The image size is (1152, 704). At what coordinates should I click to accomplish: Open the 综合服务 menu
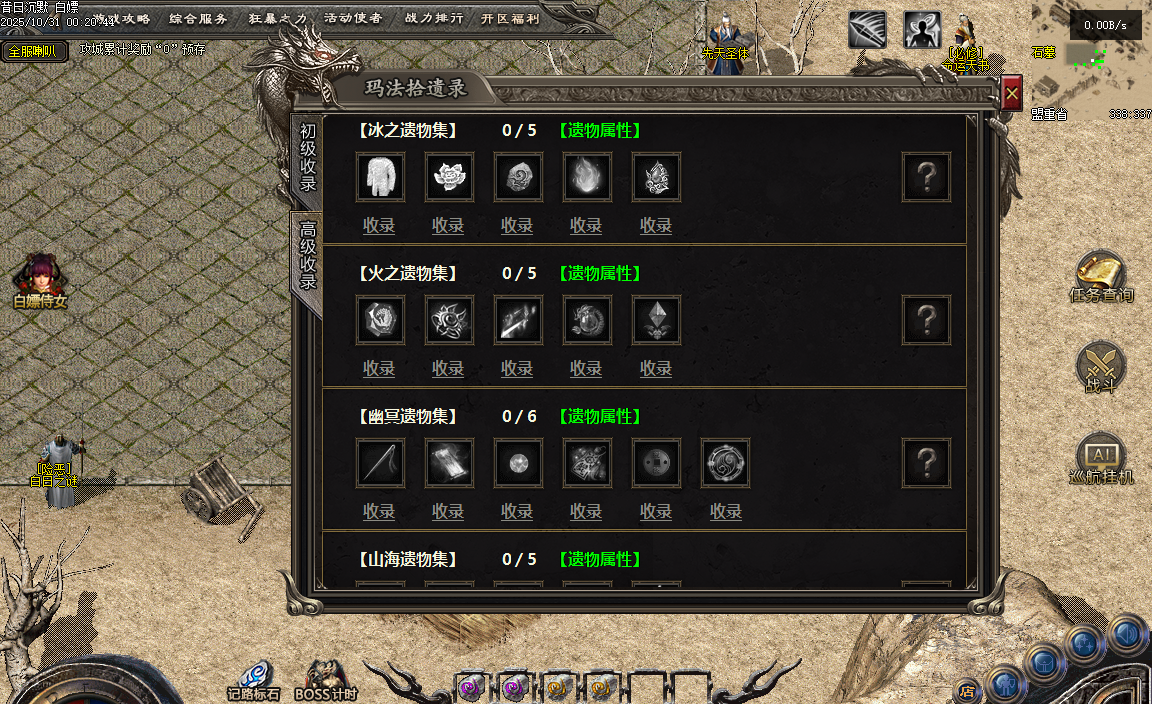tap(198, 18)
